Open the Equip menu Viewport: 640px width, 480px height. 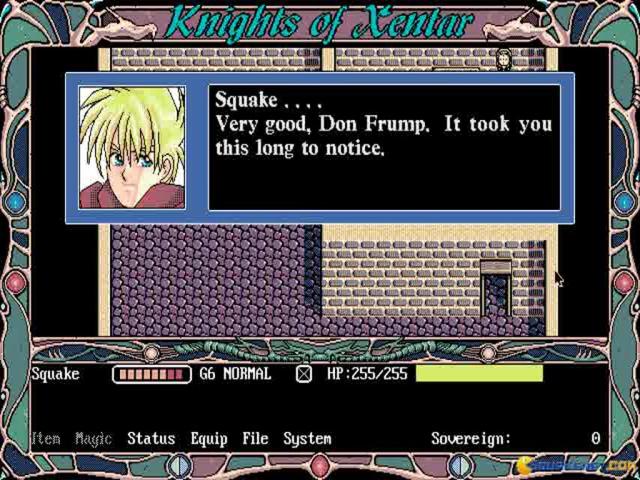coord(208,439)
